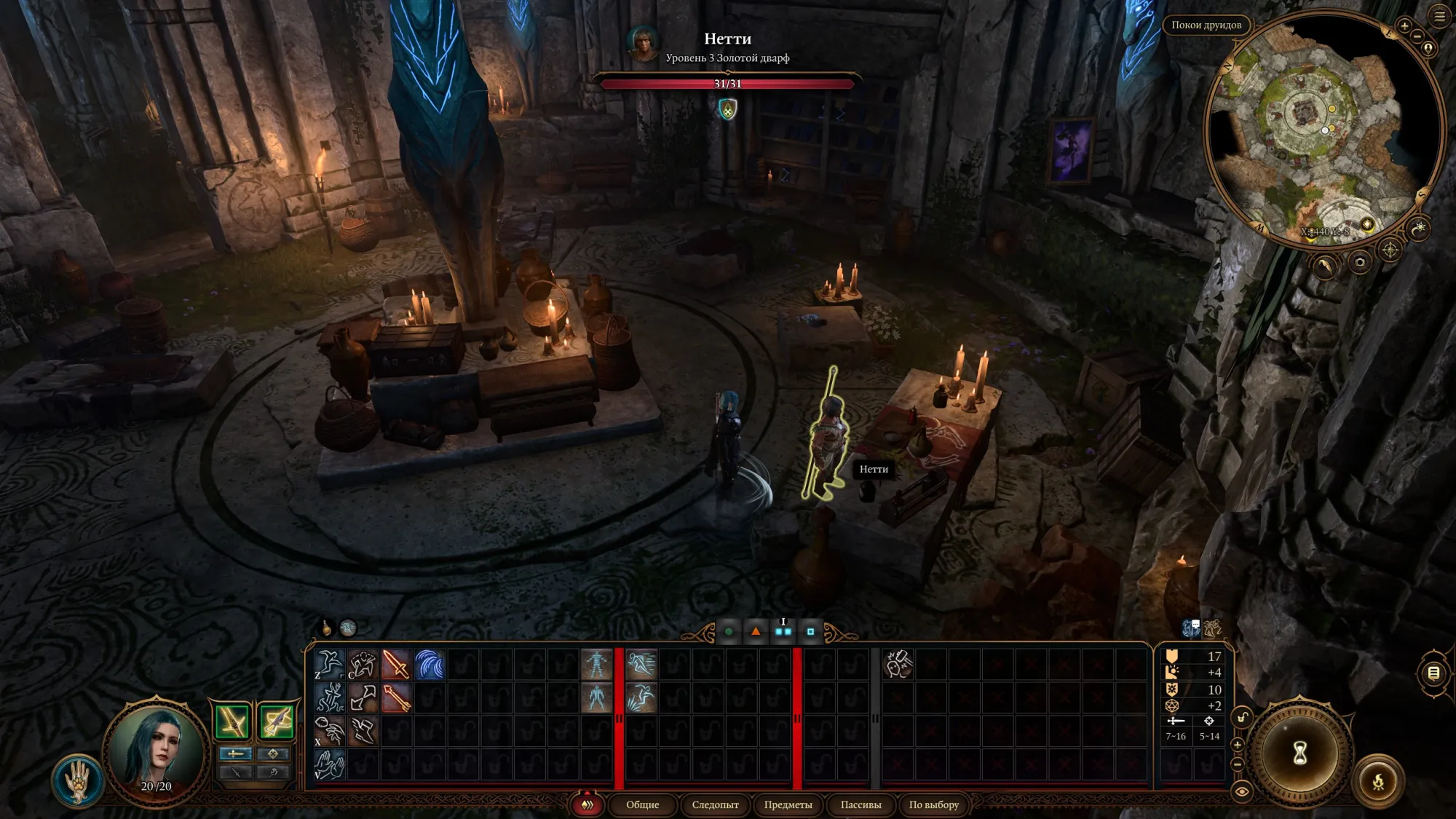Select the Предметы hotbar tab
The height and width of the screenshot is (819, 1456).
click(788, 804)
